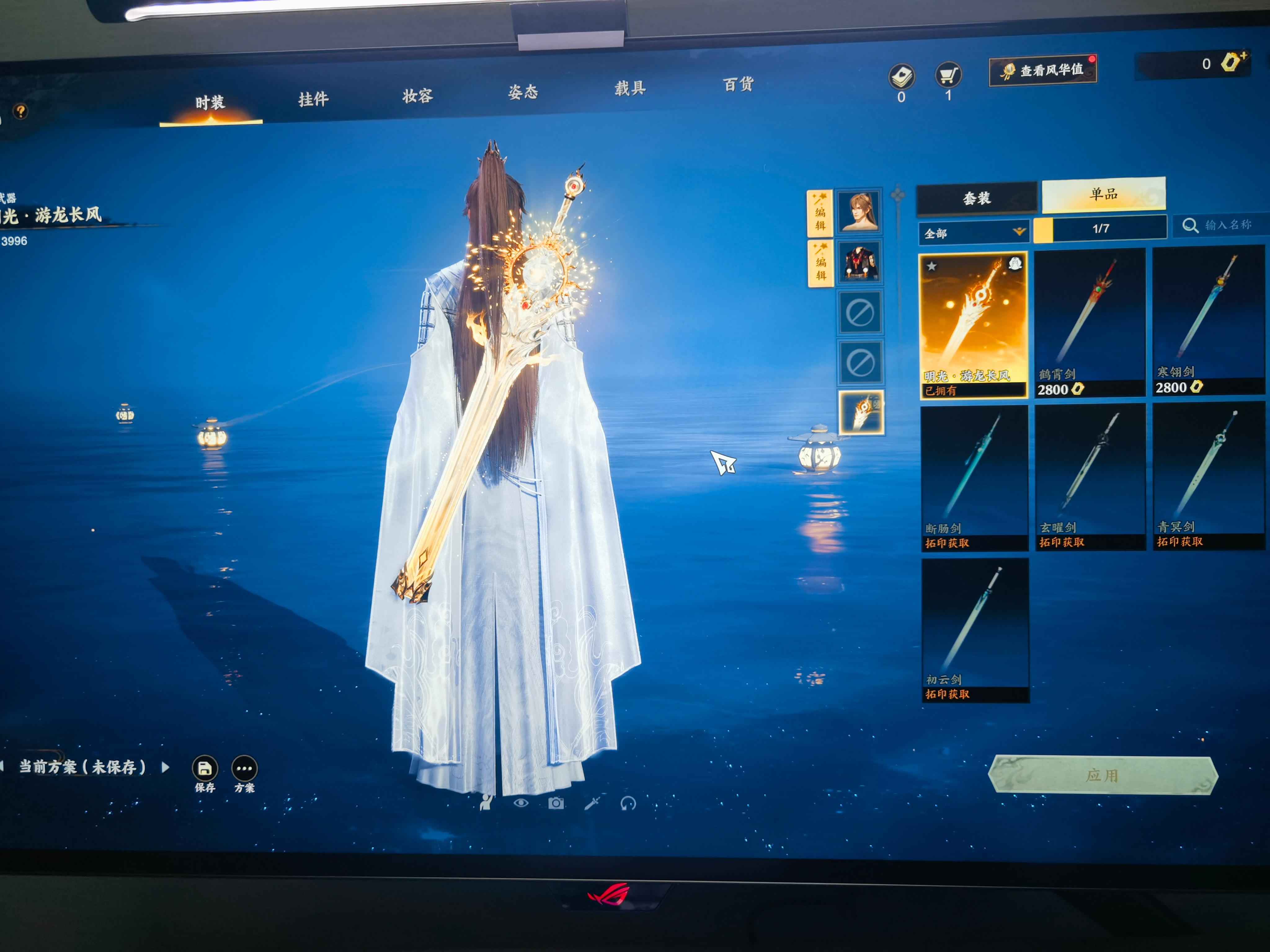Click the 输入名称 search field

pyautogui.click(x=1226, y=225)
